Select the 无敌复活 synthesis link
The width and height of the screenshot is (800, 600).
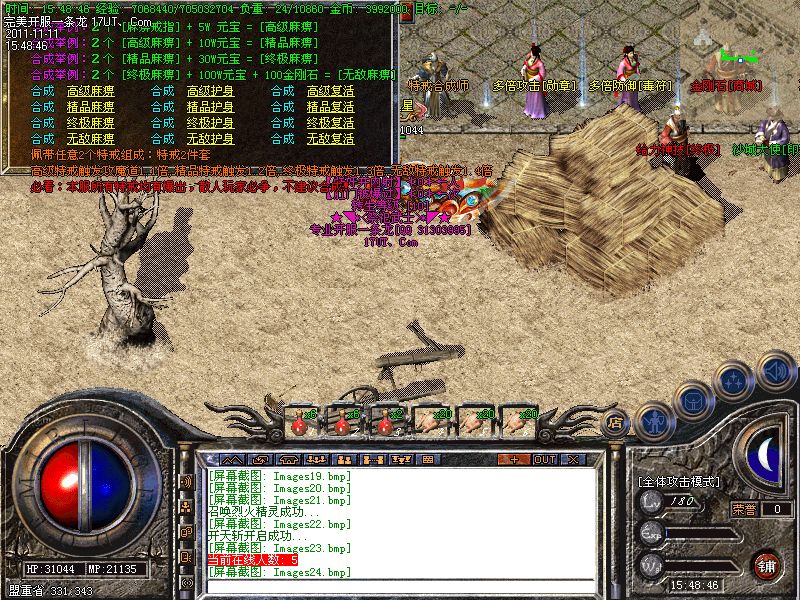(330, 139)
